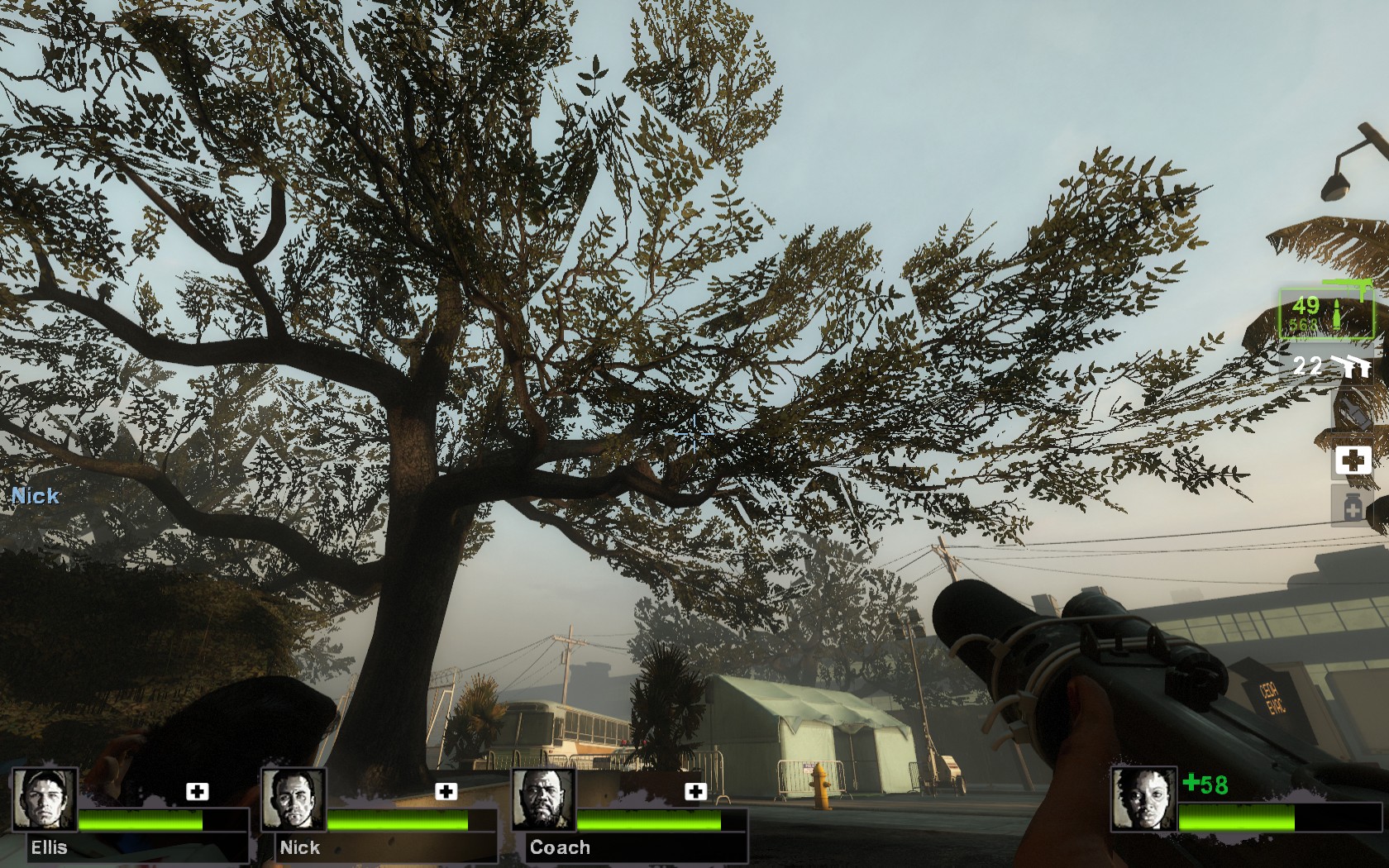Select the molotov bottle throwable slot

coord(1353,411)
